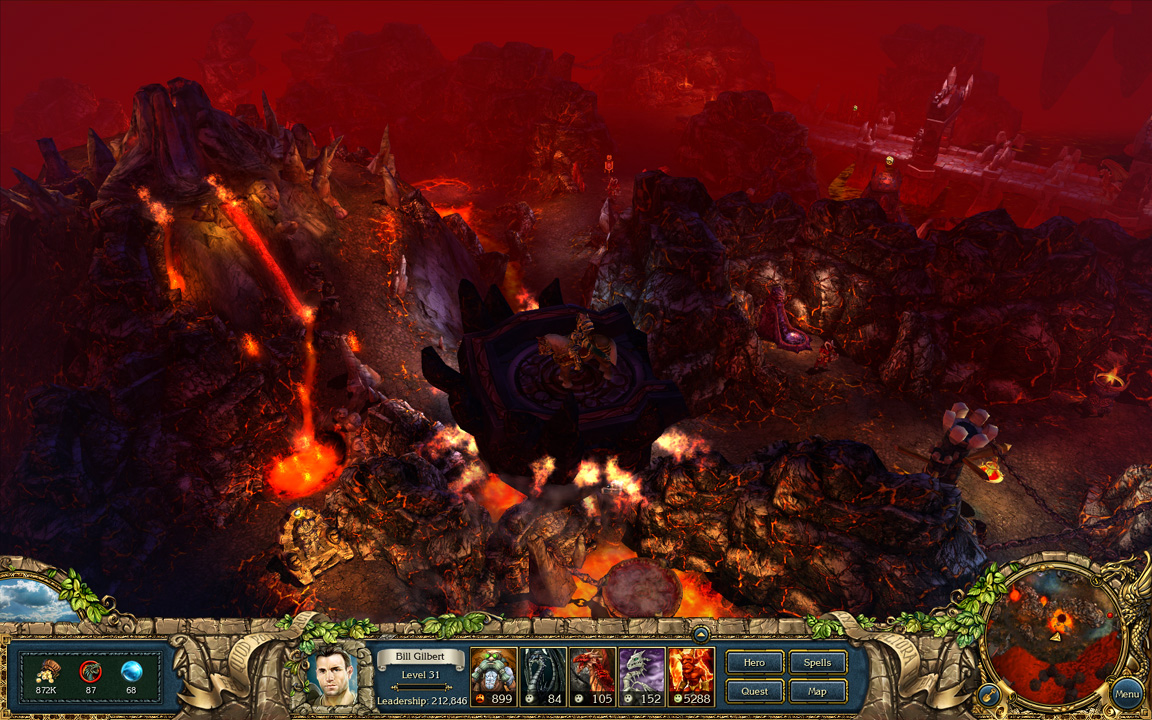Collapse the panel with the arrow button
The image size is (1152, 720).
point(702,634)
